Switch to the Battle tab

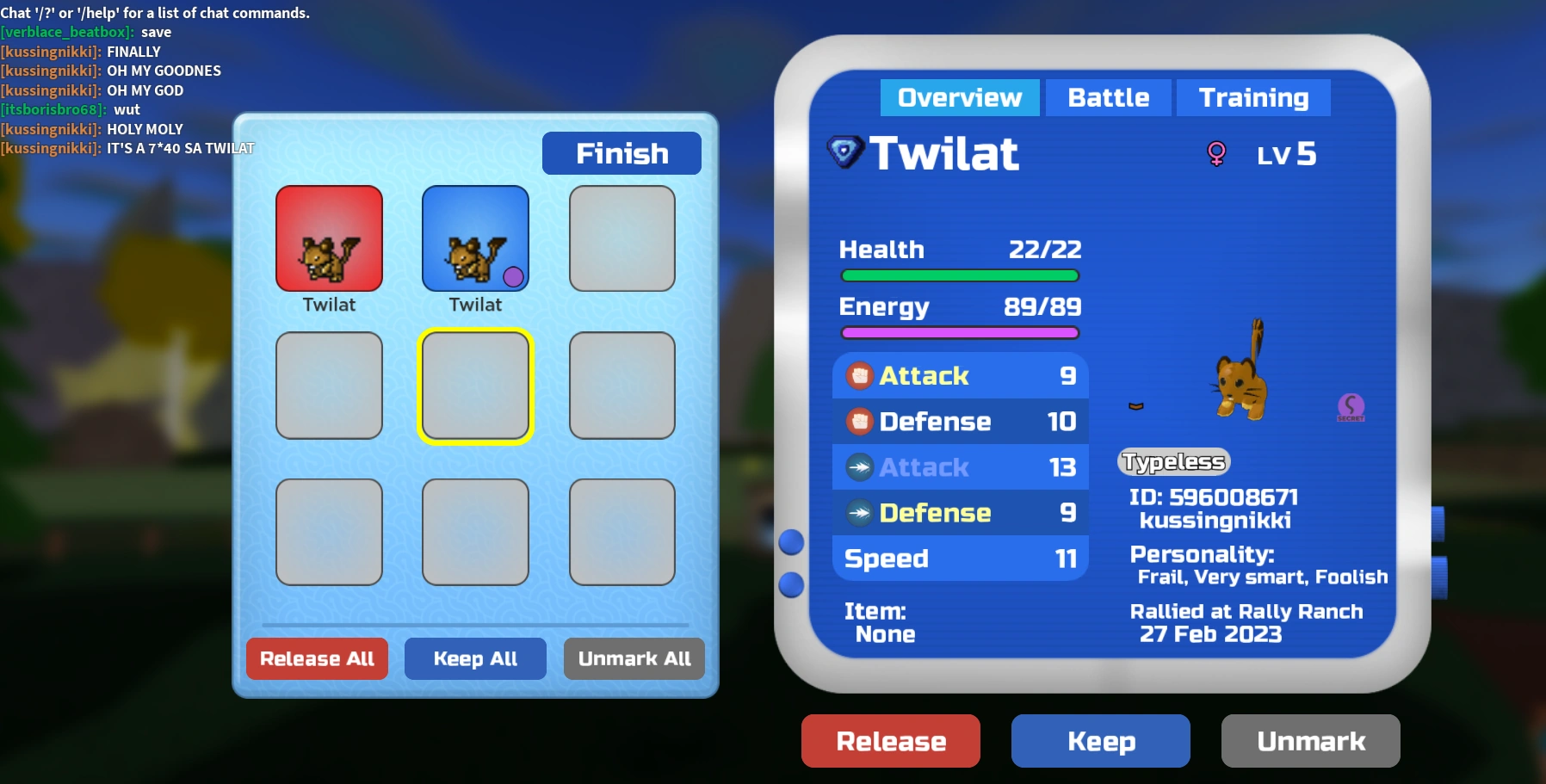coord(1108,97)
